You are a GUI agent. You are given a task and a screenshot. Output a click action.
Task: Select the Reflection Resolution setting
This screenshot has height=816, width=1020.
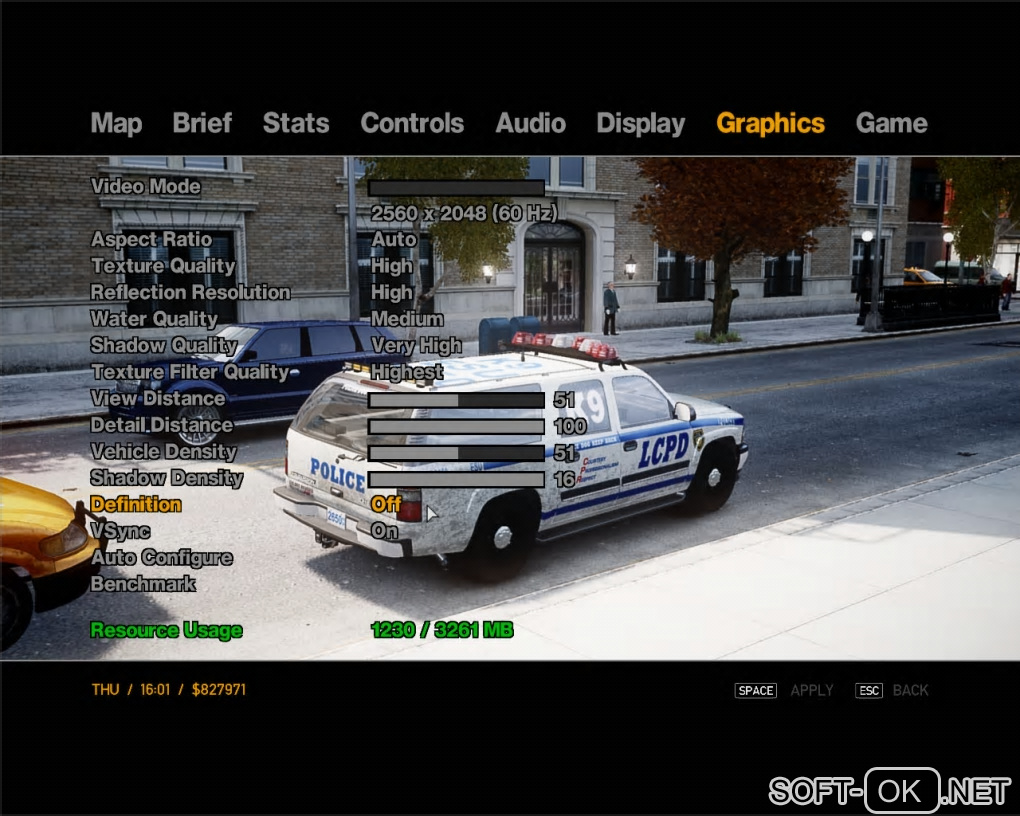click(190, 293)
